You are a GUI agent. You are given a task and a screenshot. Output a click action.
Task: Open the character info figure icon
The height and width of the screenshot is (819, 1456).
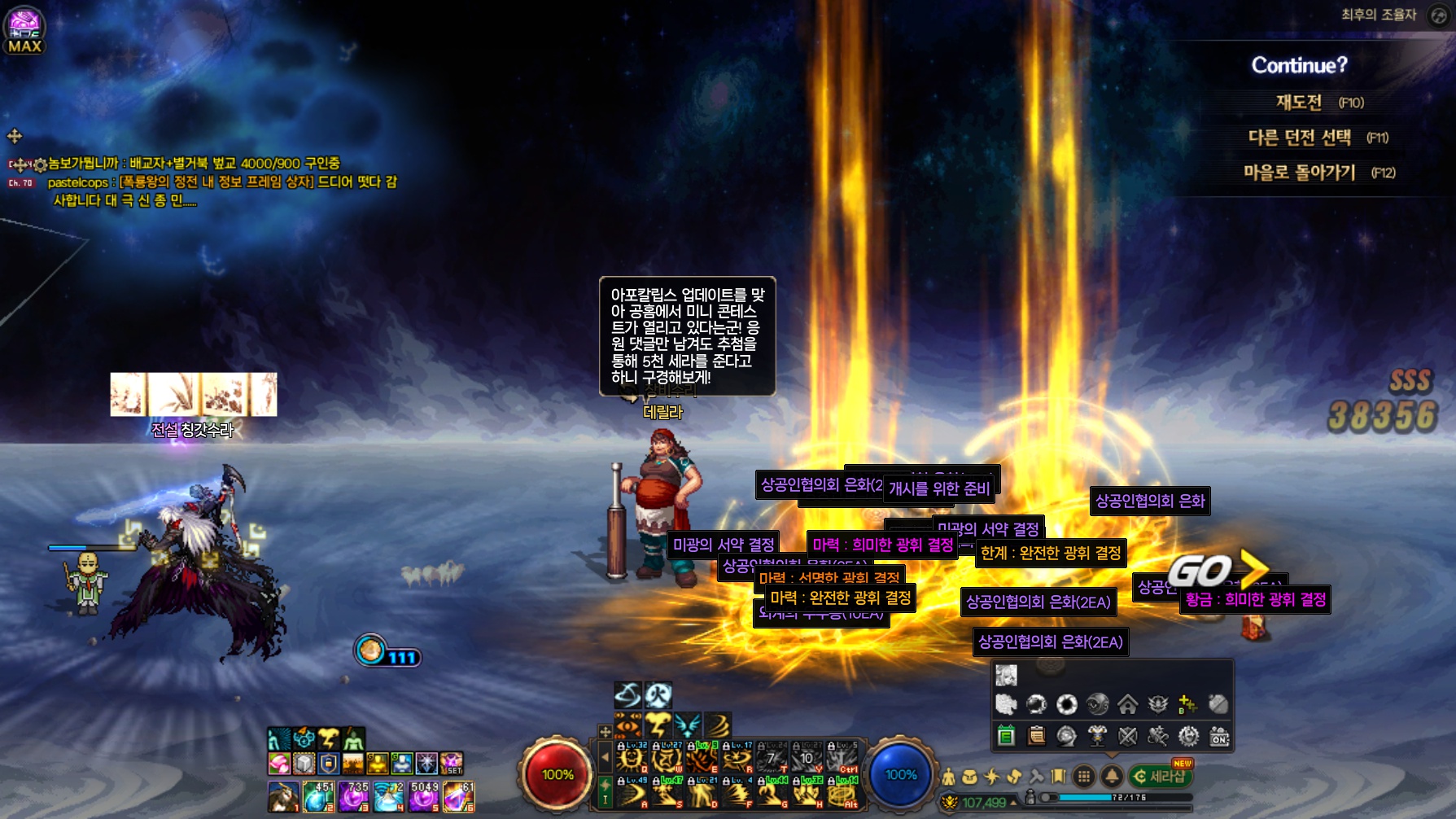click(x=949, y=777)
